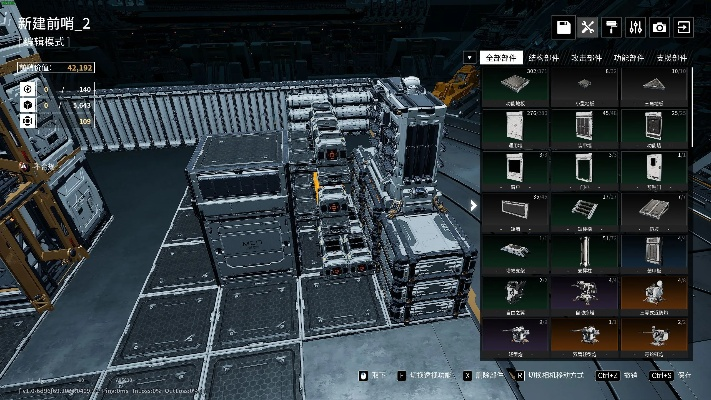Screen dimensions: 711x400
Task: Switch to the 功能部件 tab
Action: 630,58
